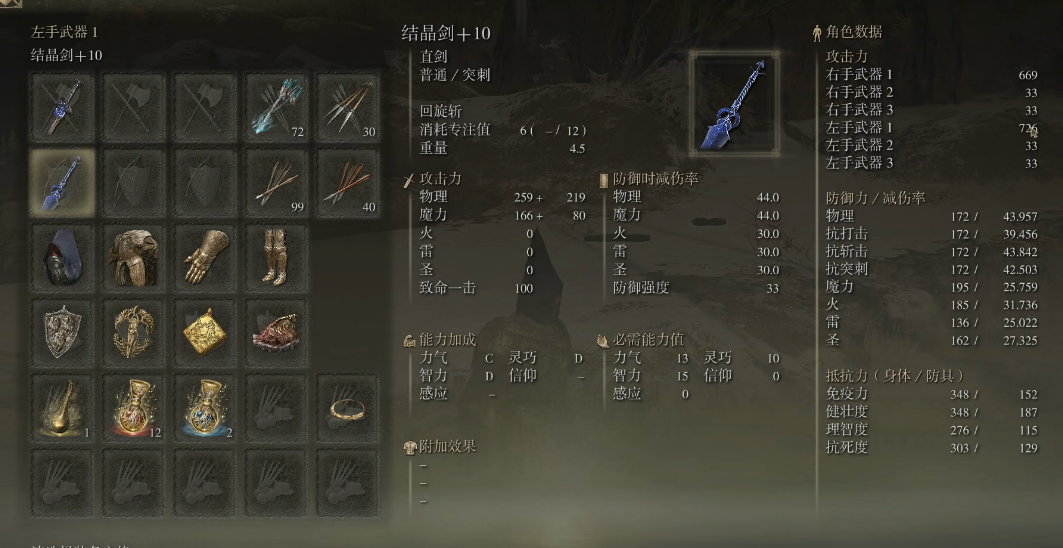
Task: Select the silver shield-shaped talisman
Action: pyautogui.click(x=62, y=332)
